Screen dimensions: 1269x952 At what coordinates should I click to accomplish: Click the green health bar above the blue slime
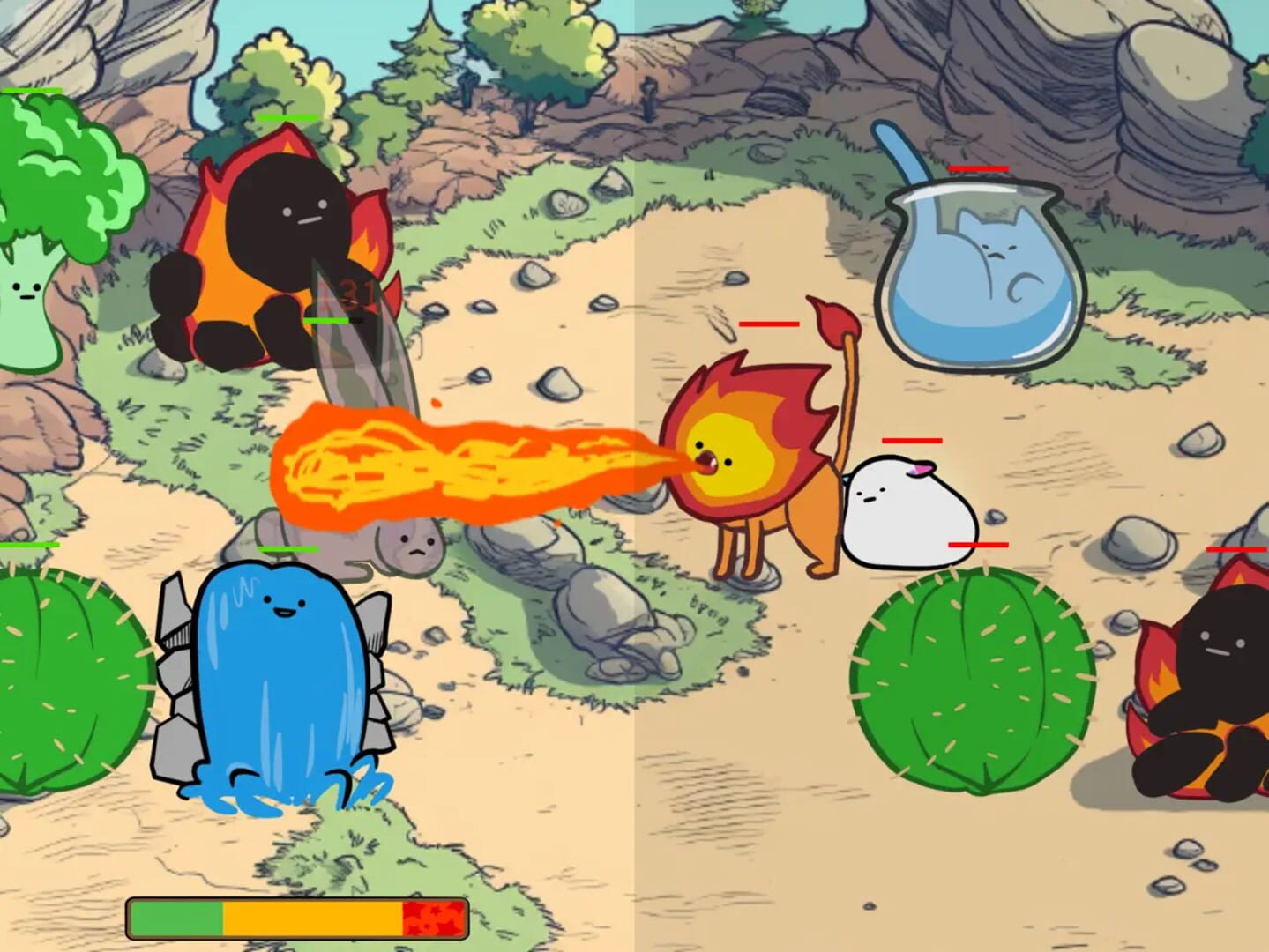pyautogui.click(x=288, y=548)
